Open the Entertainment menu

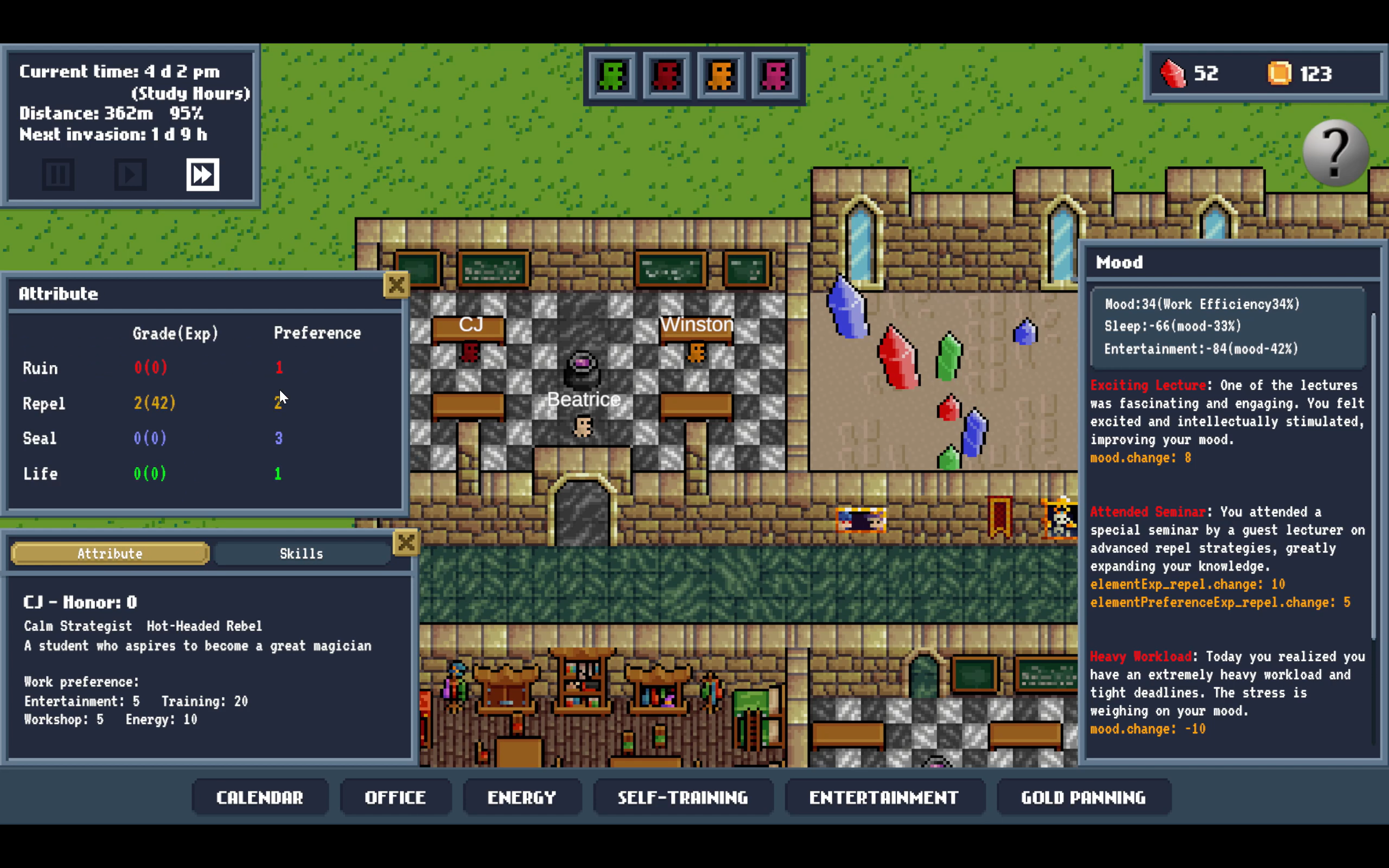coord(883,797)
